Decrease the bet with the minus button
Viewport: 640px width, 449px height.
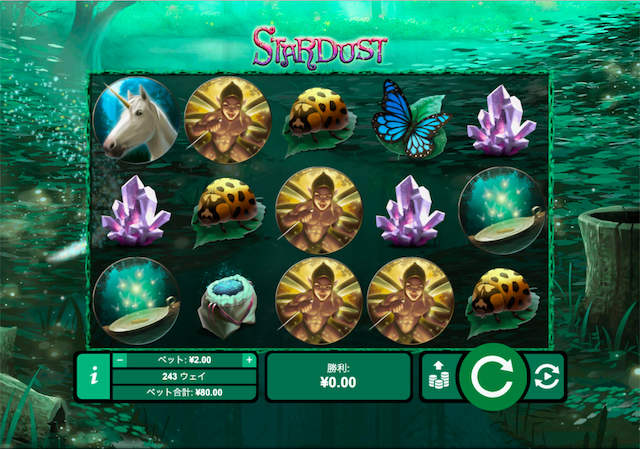tap(120, 360)
